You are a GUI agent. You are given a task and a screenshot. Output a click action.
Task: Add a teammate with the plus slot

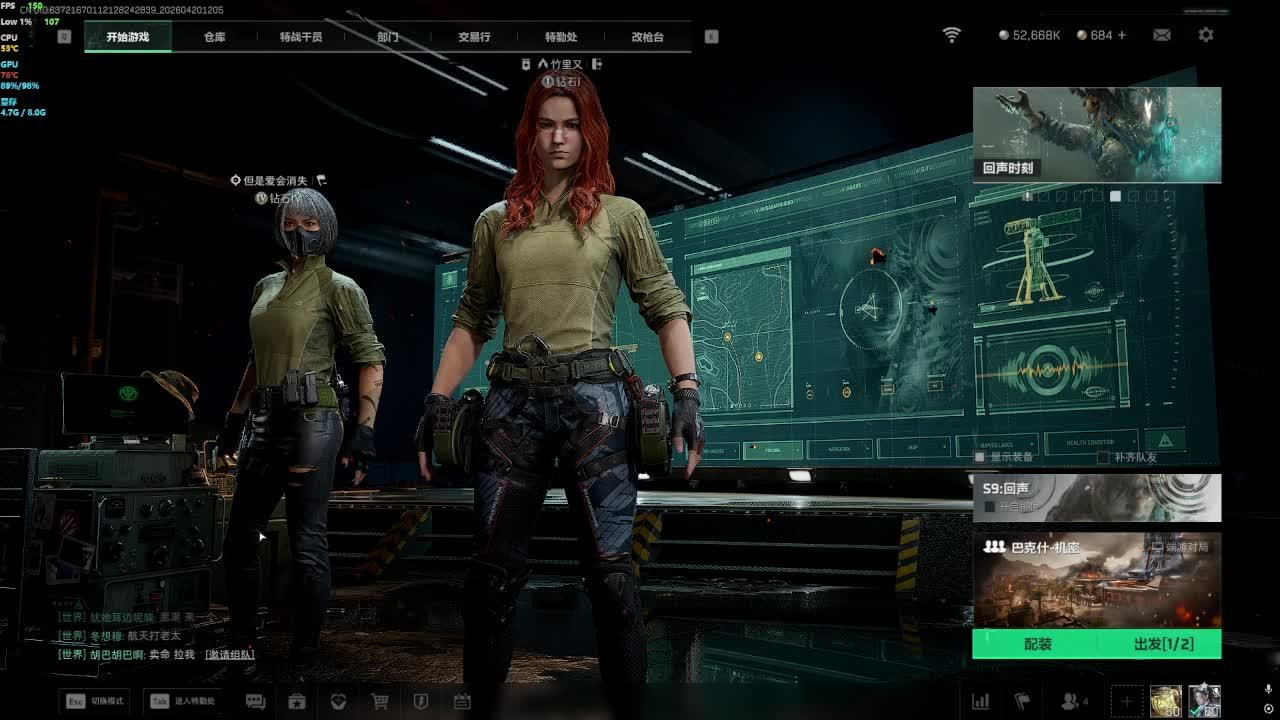point(1126,702)
